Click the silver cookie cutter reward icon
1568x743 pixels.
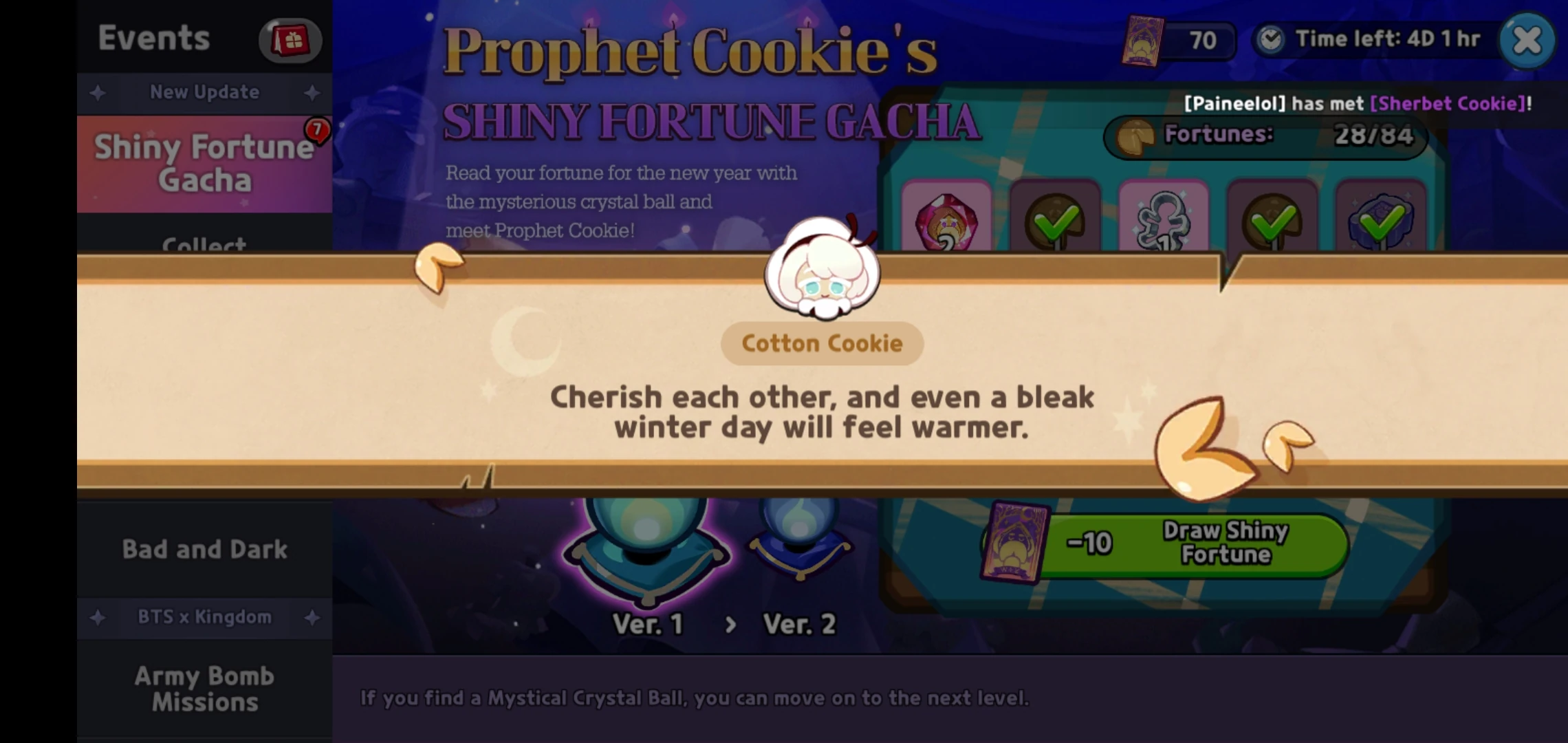click(1162, 220)
